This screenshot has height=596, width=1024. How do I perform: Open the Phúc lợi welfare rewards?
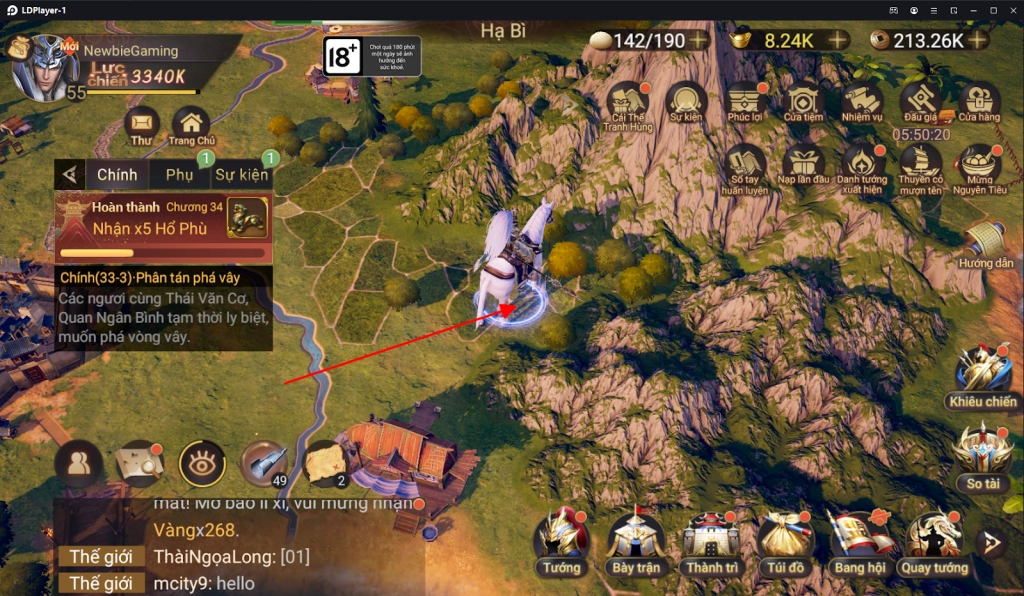(x=745, y=101)
